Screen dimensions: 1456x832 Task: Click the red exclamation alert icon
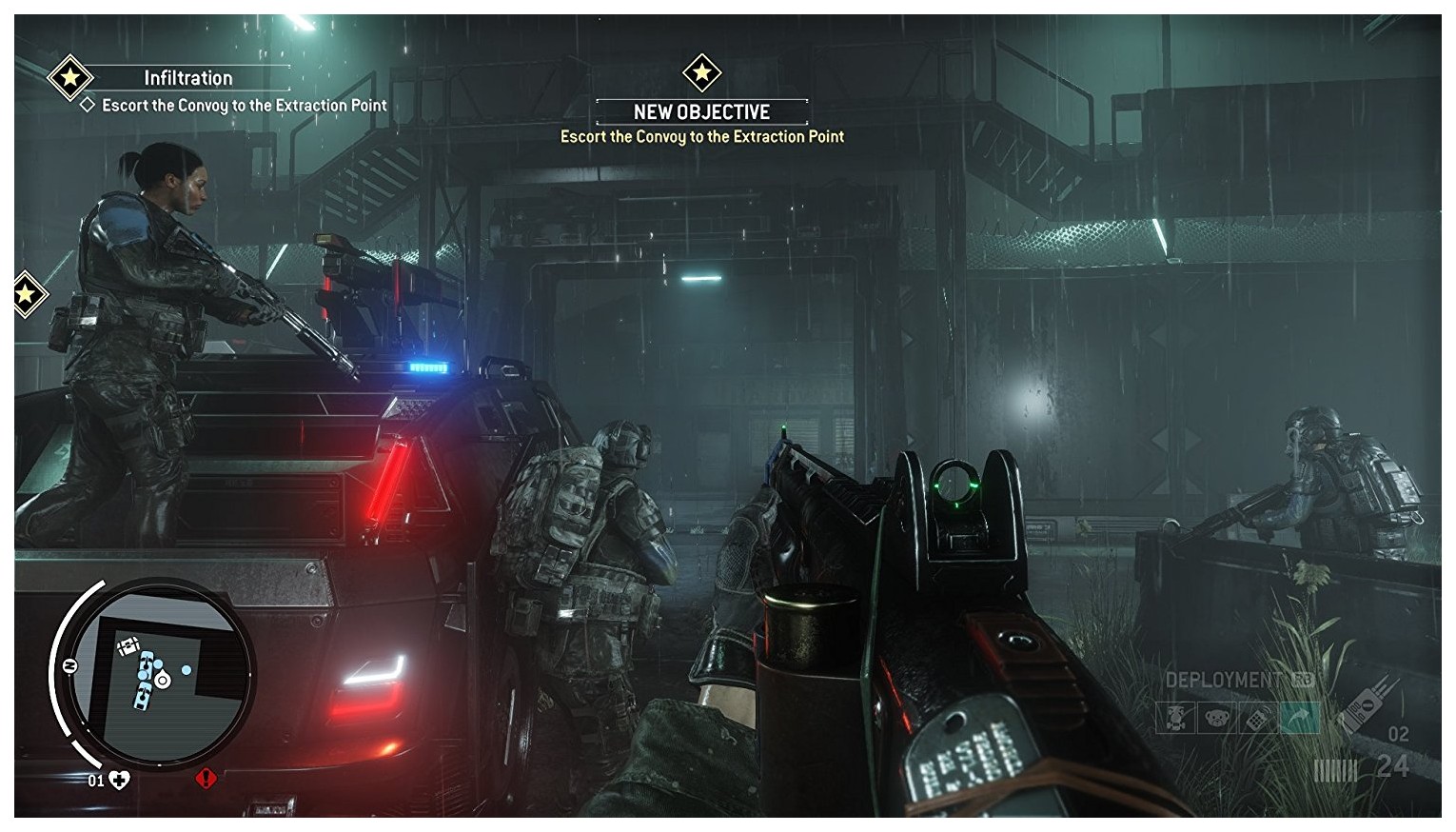coord(206,780)
